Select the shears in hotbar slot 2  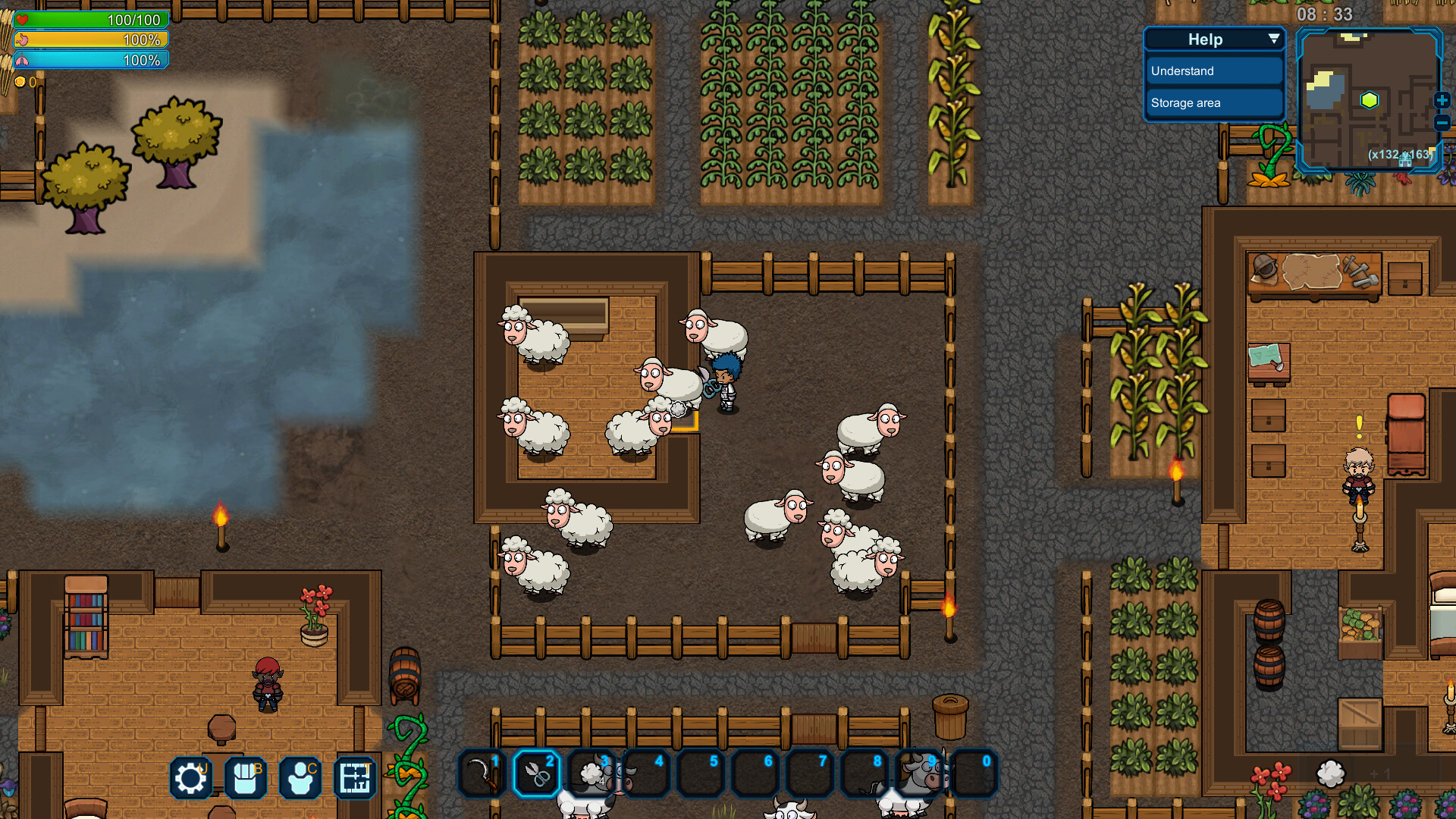click(x=538, y=773)
